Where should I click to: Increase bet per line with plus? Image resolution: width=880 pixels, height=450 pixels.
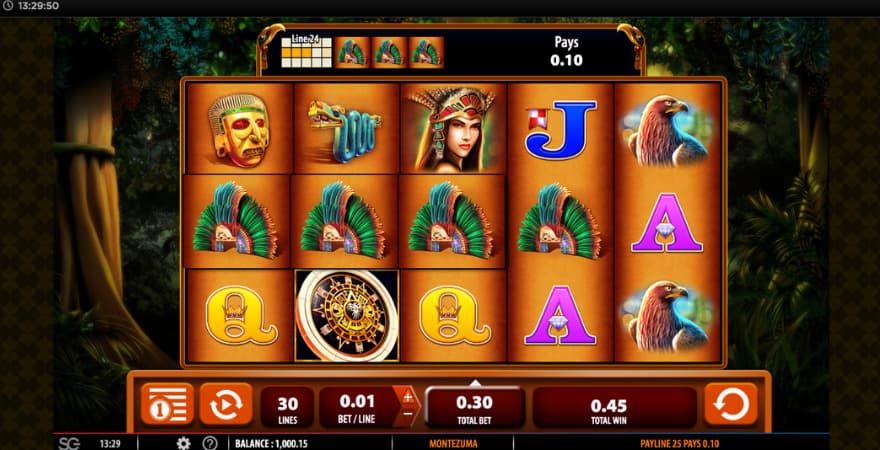coord(407,397)
